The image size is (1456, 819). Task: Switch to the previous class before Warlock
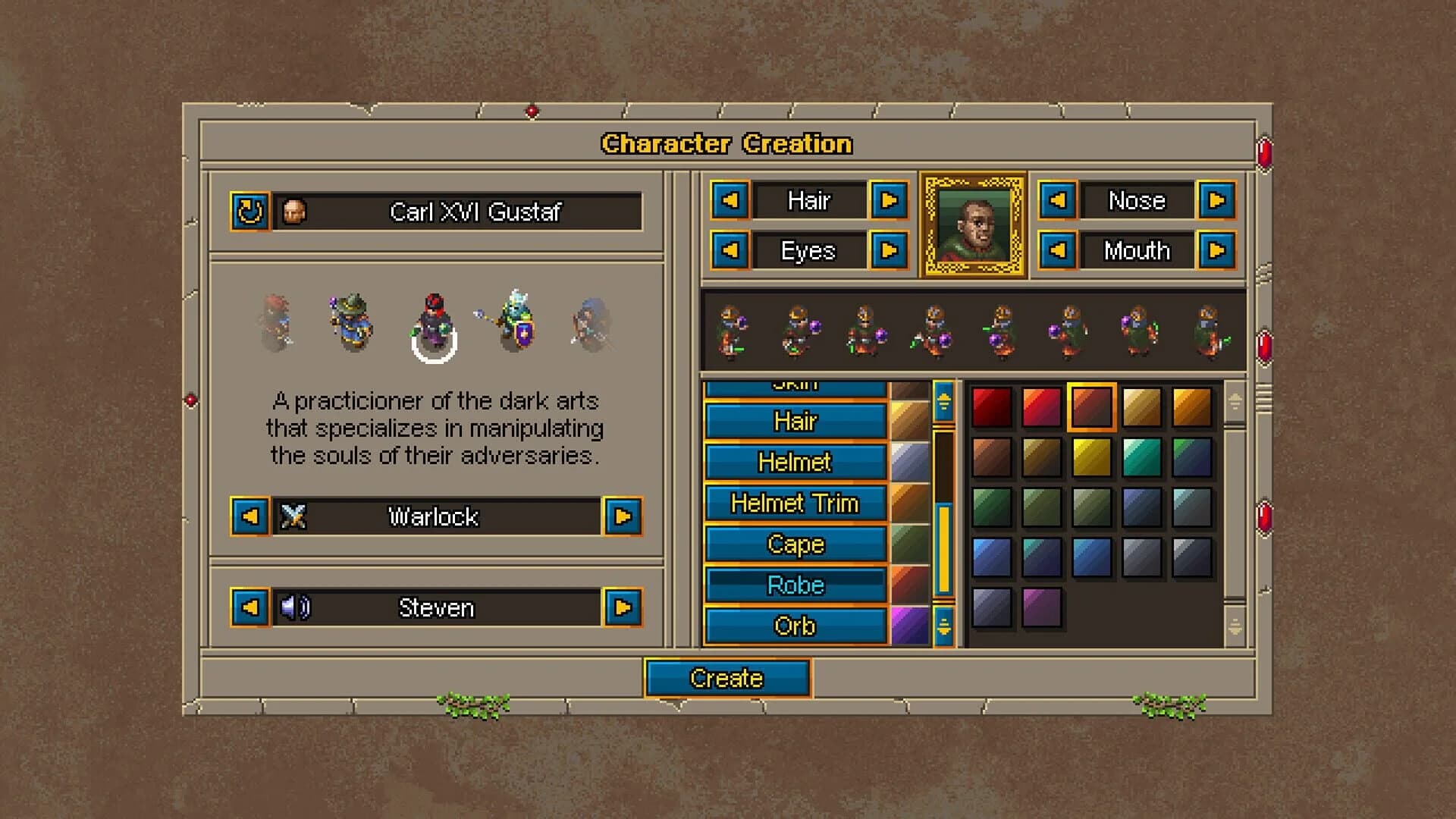[x=250, y=517]
